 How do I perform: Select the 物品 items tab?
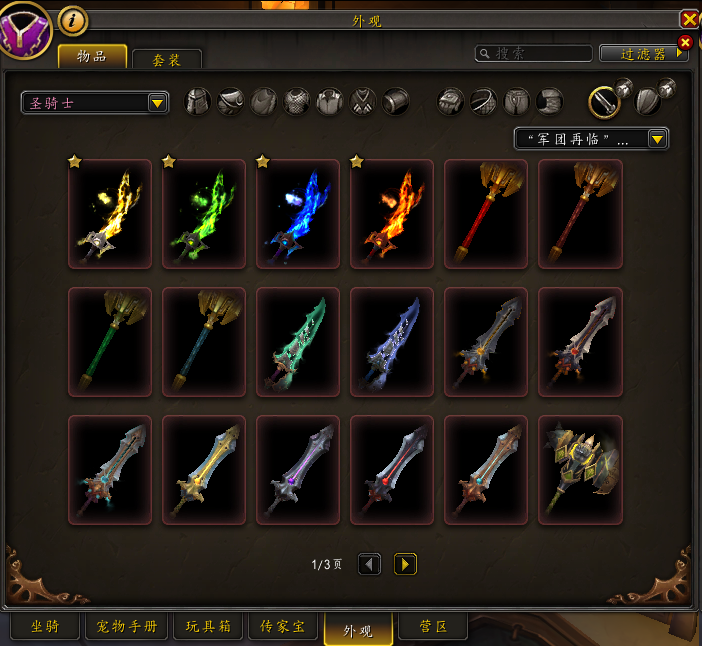coord(92,56)
